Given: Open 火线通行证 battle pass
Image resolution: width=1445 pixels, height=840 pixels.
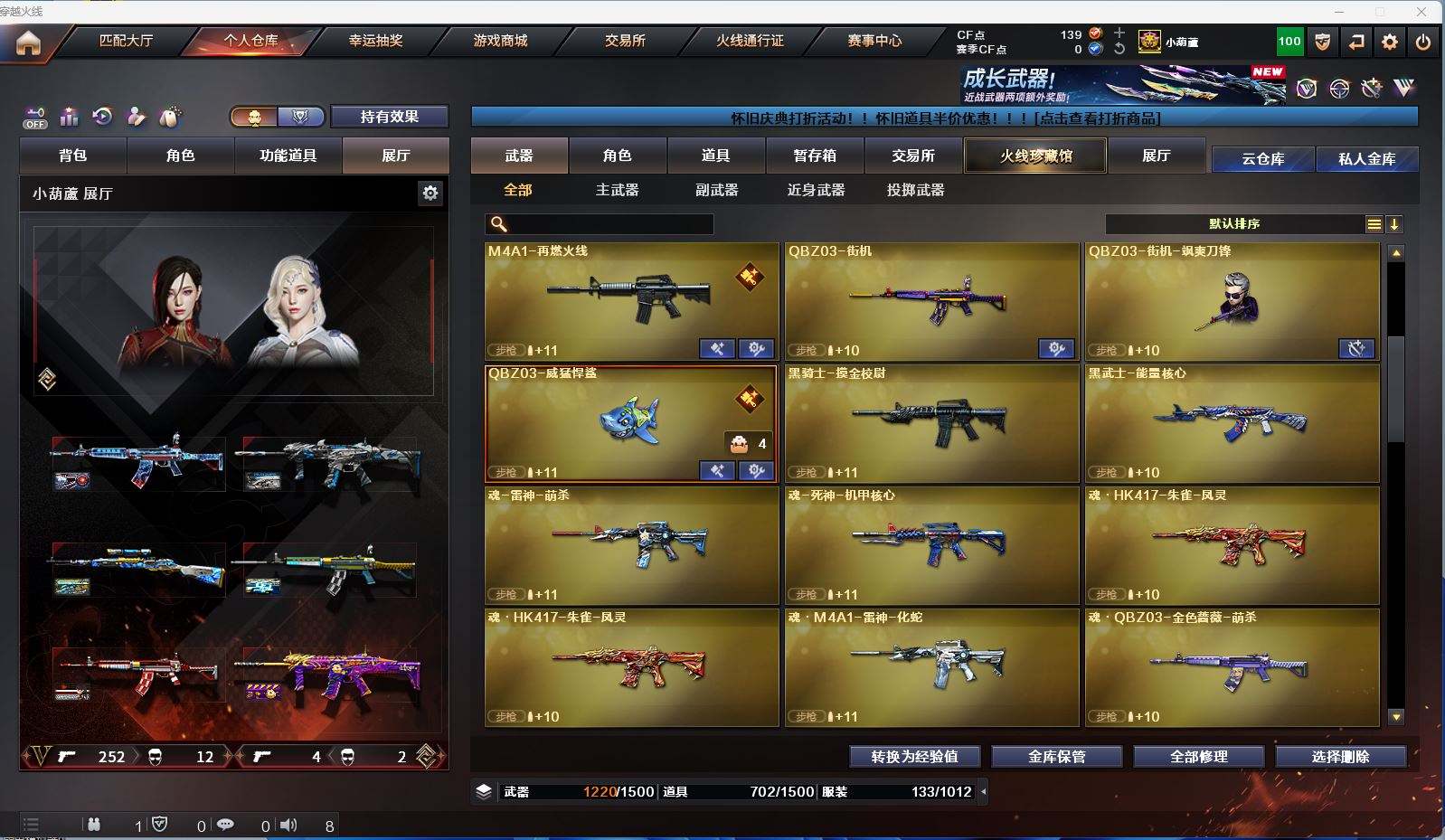Looking at the screenshot, I should (x=750, y=41).
